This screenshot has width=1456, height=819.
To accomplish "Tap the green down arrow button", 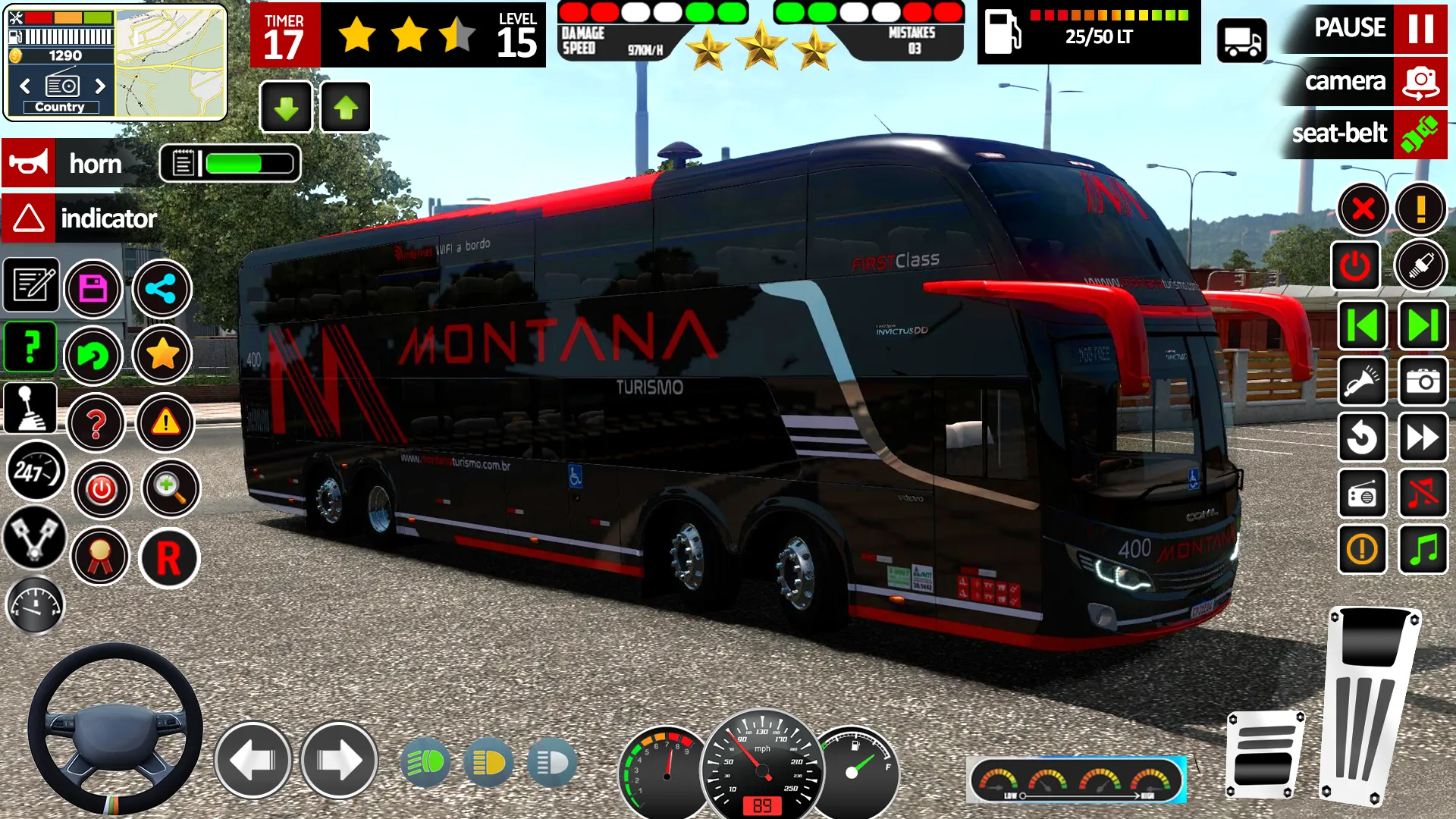I will pos(286,108).
